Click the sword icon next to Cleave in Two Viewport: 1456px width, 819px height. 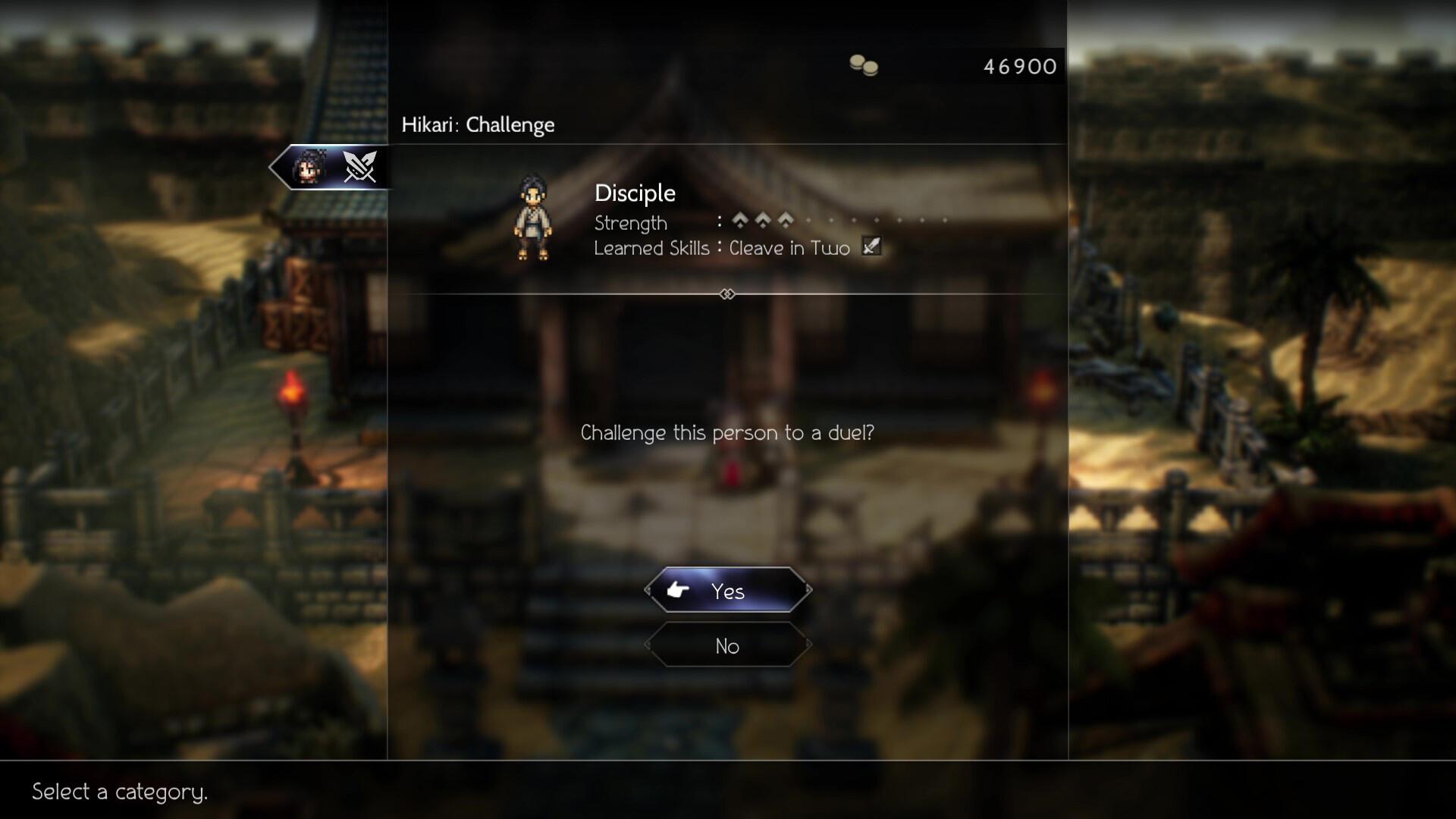(871, 246)
